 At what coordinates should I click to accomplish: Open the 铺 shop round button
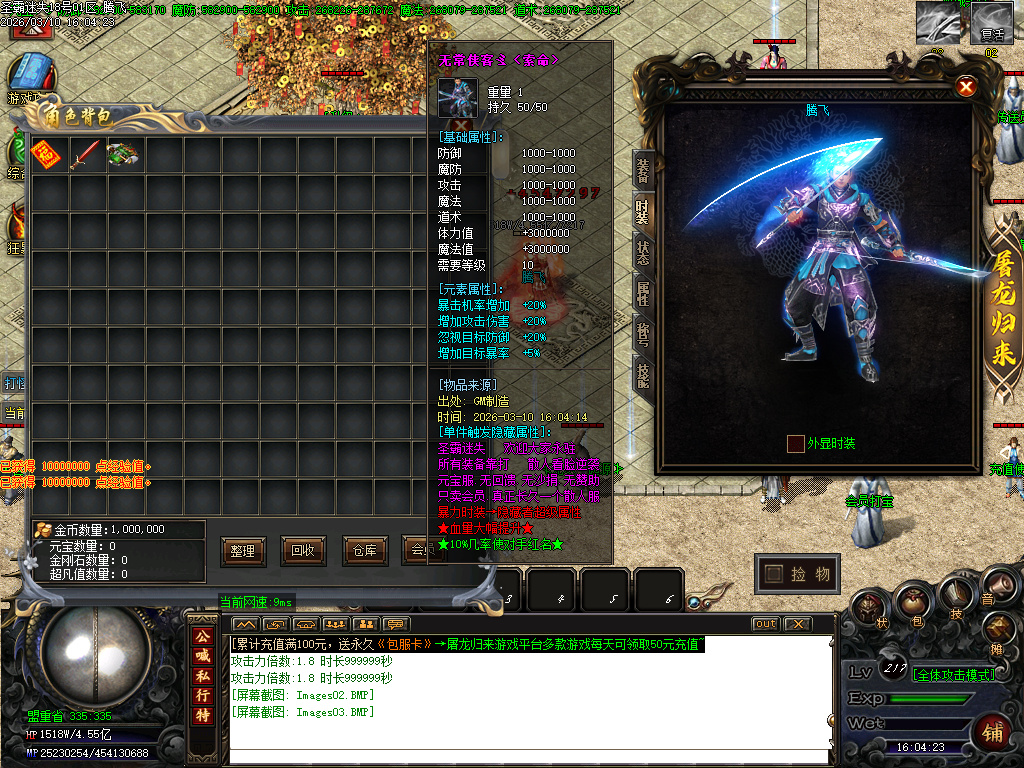pos(993,730)
